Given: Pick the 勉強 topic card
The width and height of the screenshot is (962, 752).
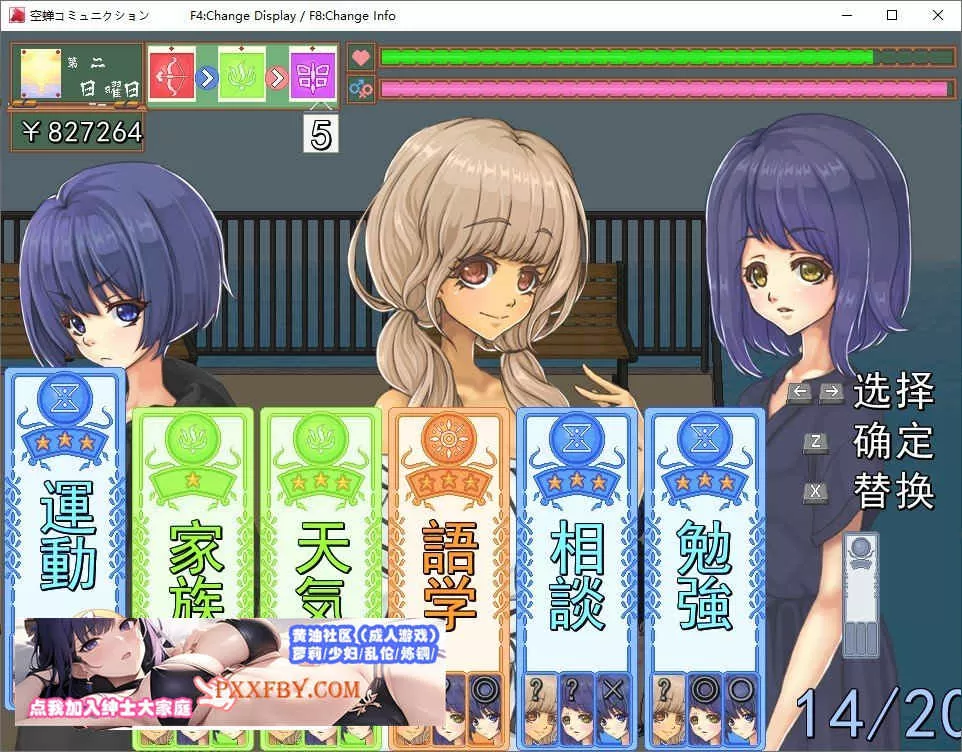Looking at the screenshot, I should click(x=704, y=540).
